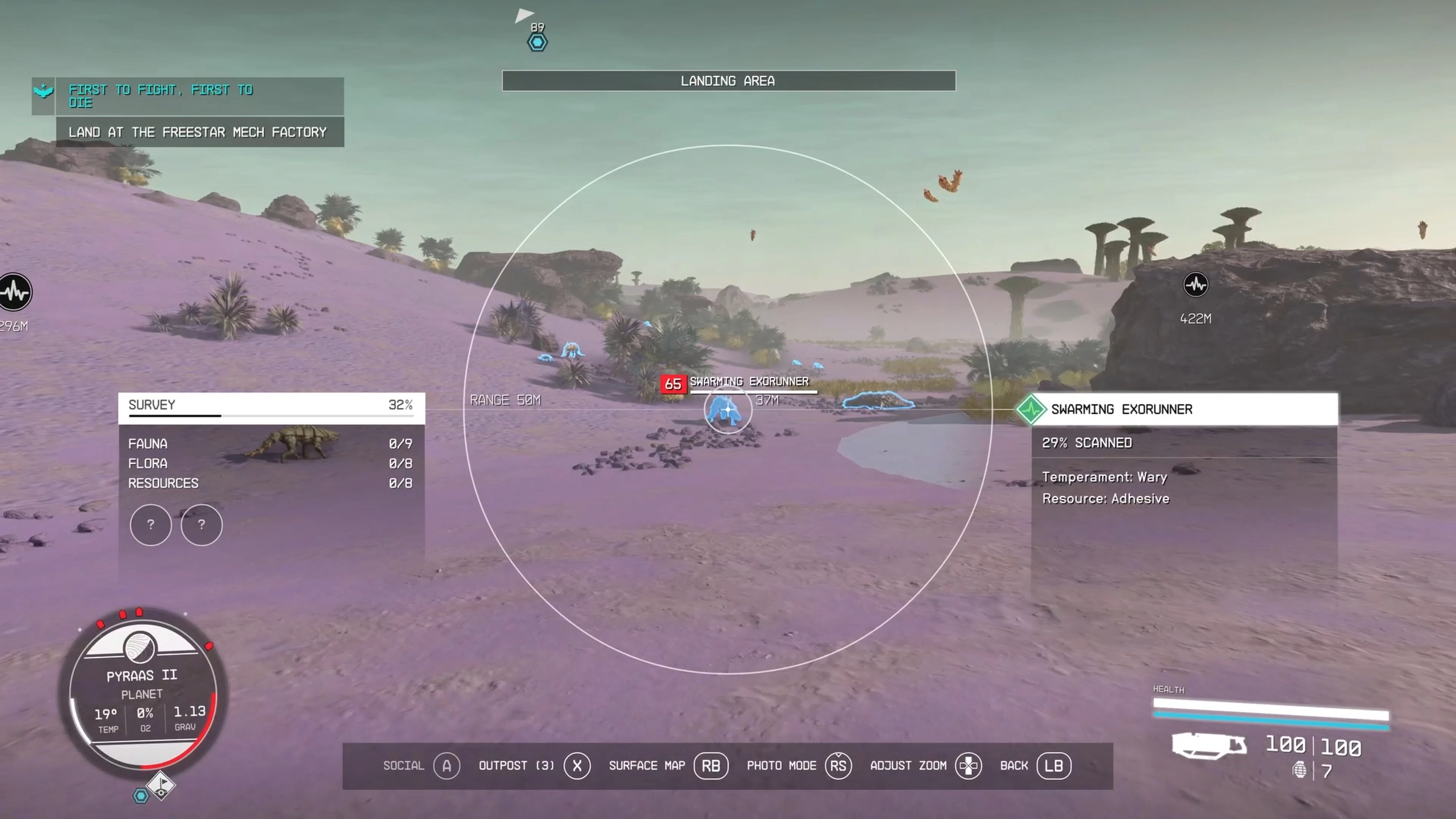The image size is (1456, 819).
Task: Click the landing area hexagon marker
Action: [537, 42]
